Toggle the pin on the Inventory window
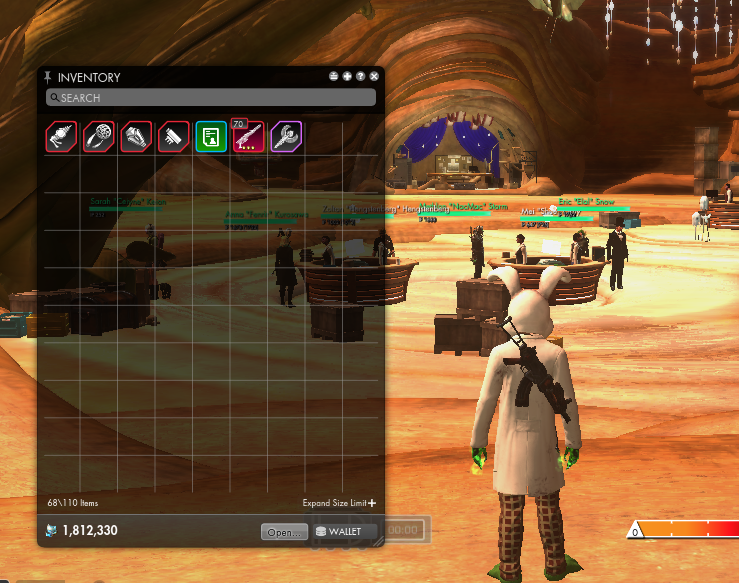 coord(47,77)
